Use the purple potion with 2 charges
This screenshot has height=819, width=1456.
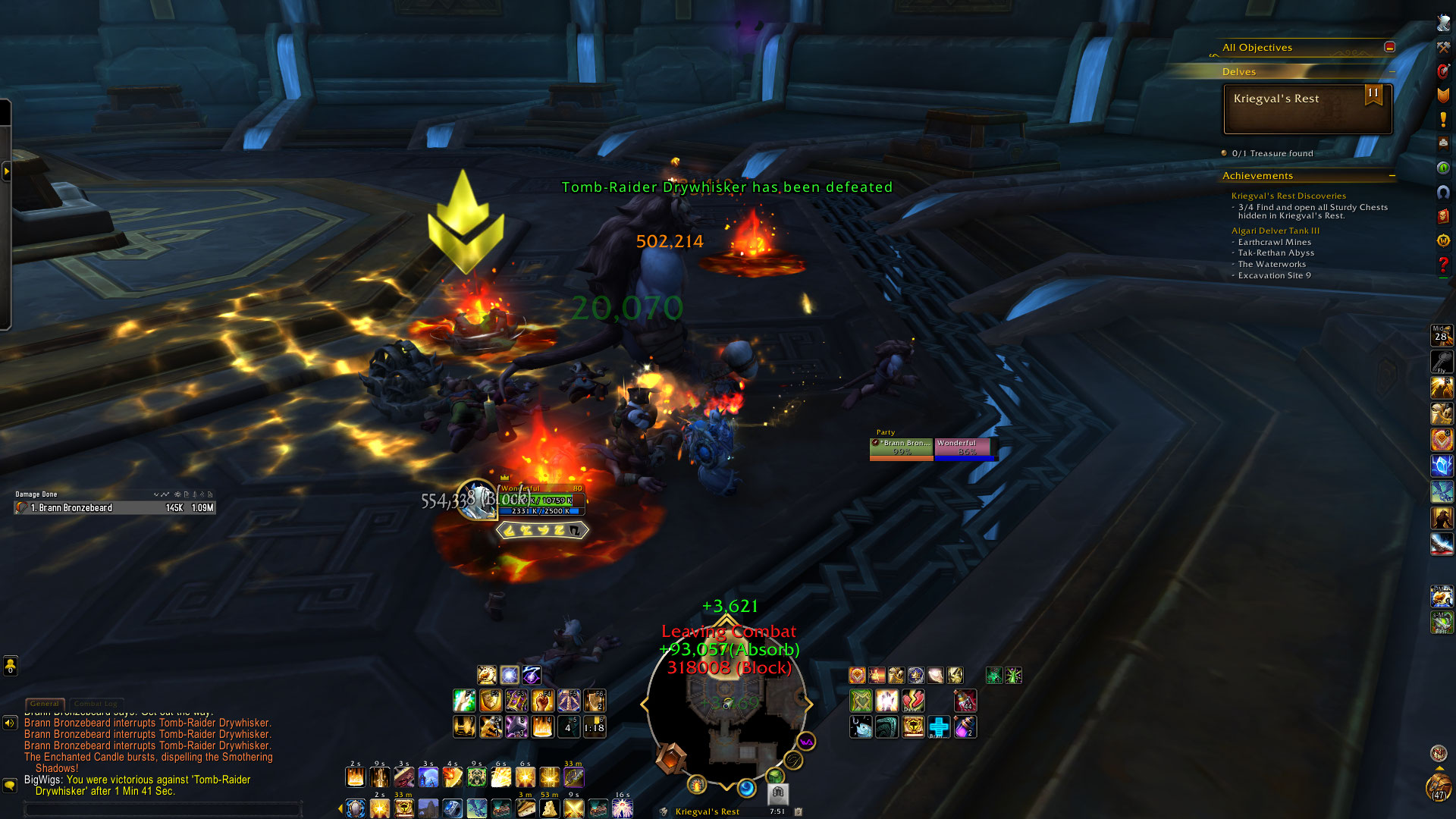(x=965, y=727)
